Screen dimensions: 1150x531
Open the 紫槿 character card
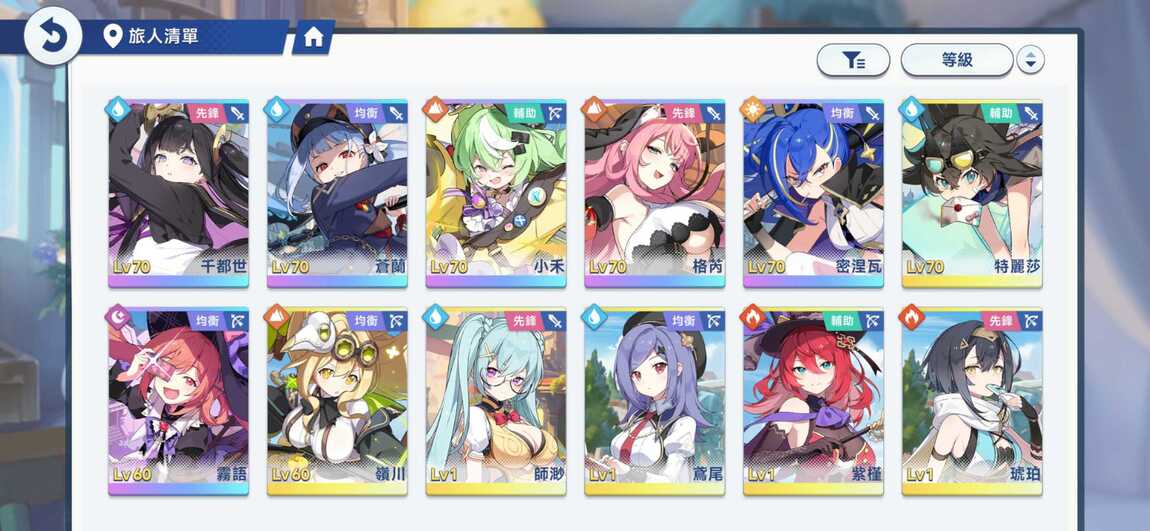click(813, 401)
